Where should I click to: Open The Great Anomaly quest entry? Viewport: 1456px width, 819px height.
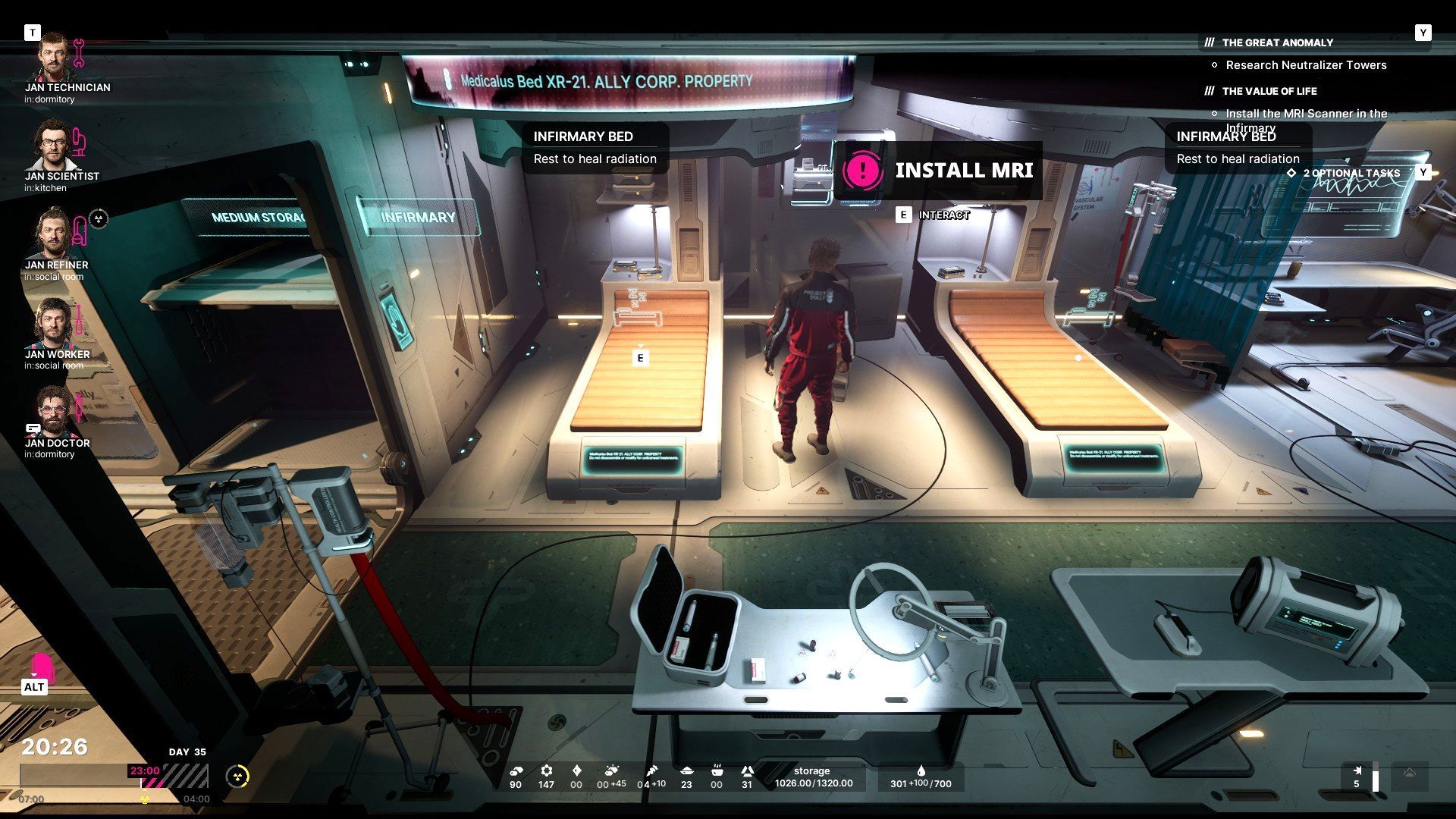click(x=1277, y=42)
